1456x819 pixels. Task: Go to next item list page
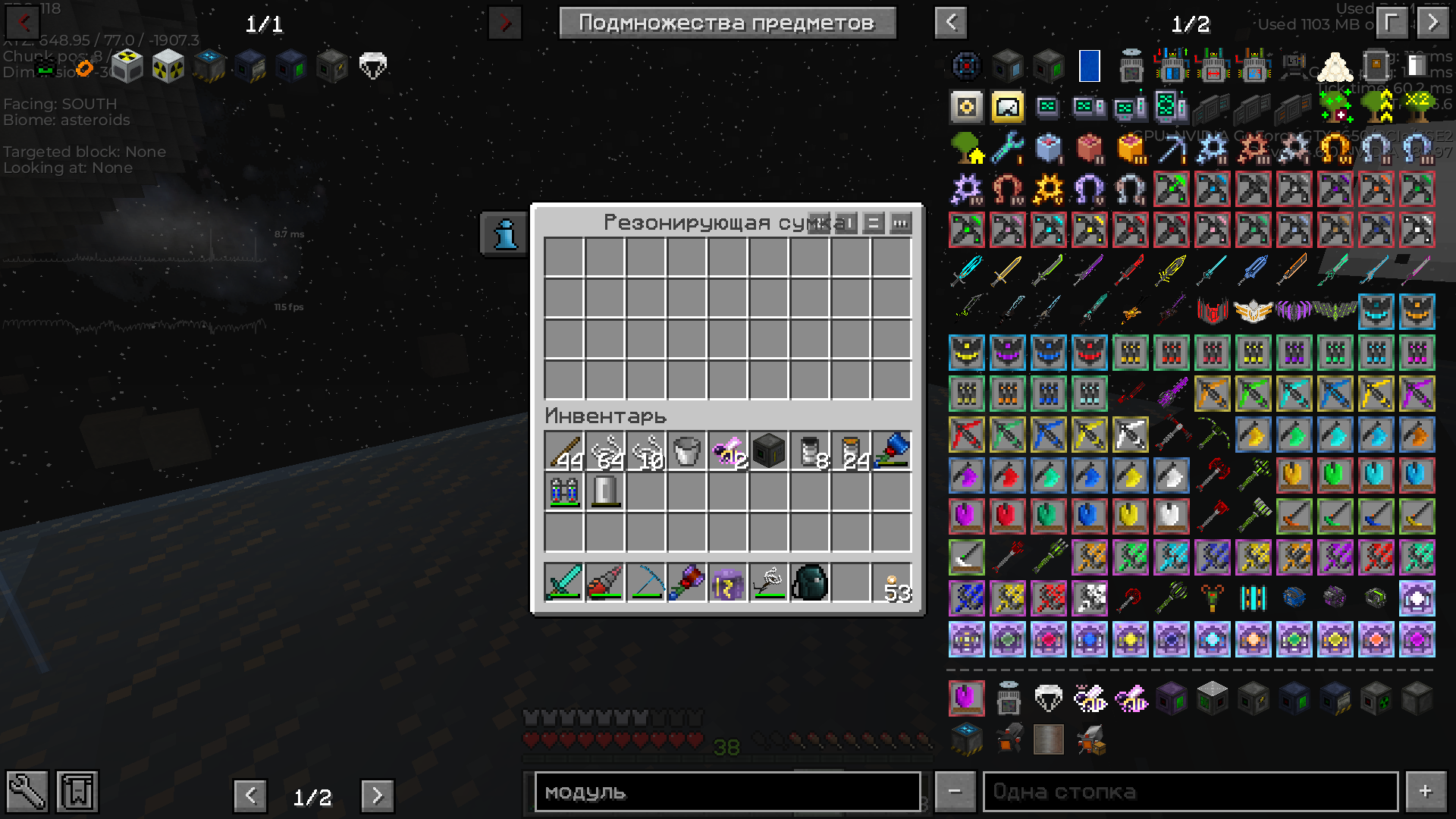[1432, 23]
